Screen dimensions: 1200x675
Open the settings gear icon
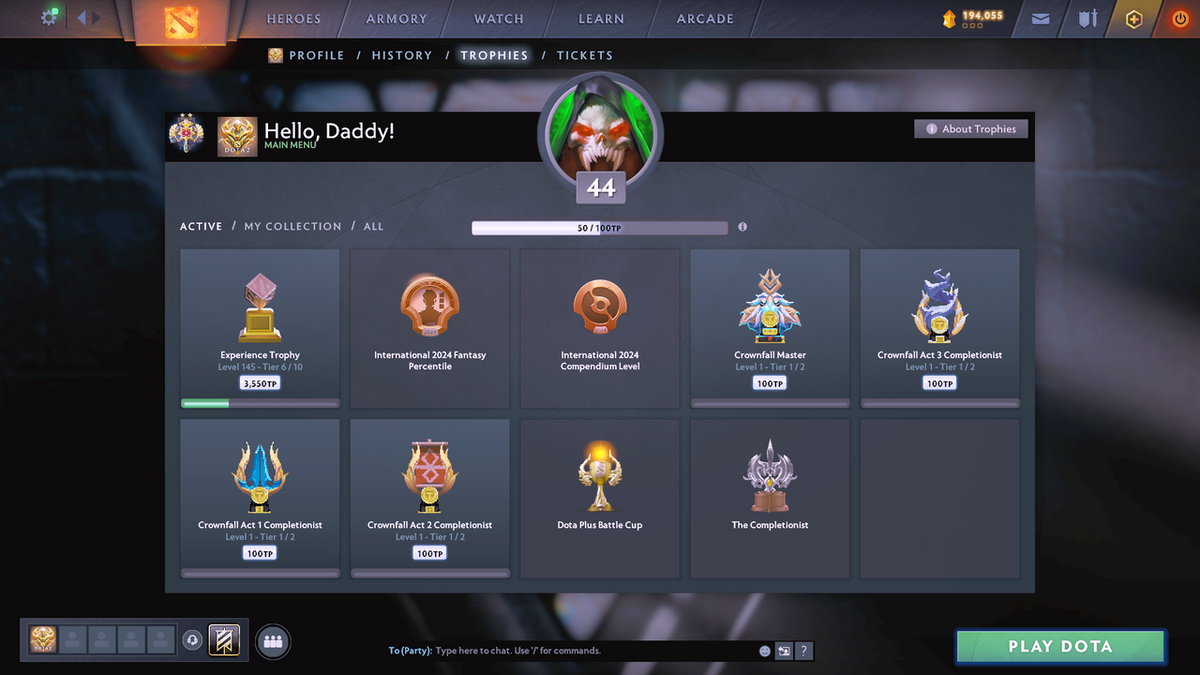click(x=48, y=18)
